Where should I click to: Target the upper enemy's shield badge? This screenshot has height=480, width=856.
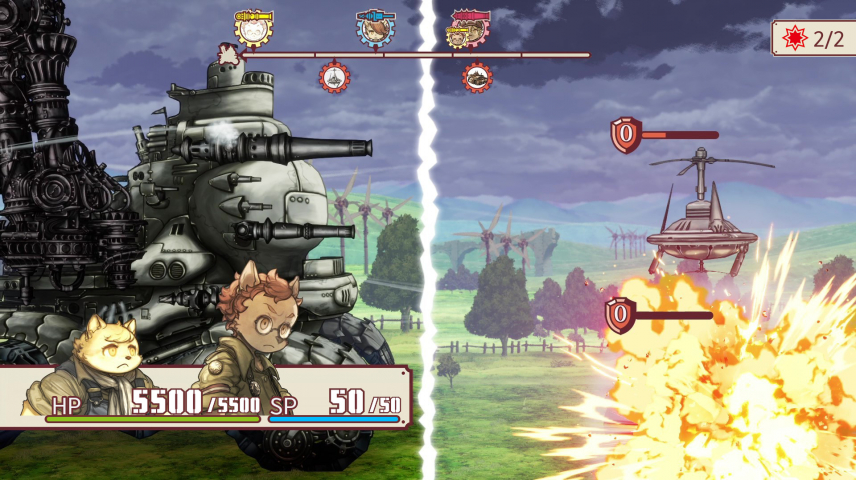(626, 135)
